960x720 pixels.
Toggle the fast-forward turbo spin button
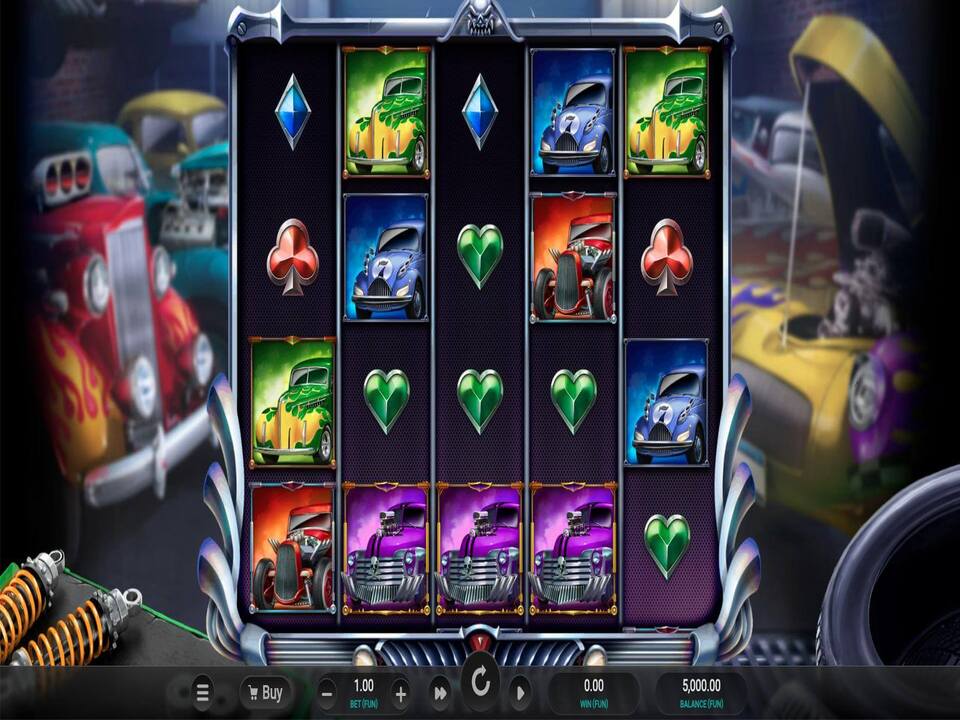click(x=439, y=692)
